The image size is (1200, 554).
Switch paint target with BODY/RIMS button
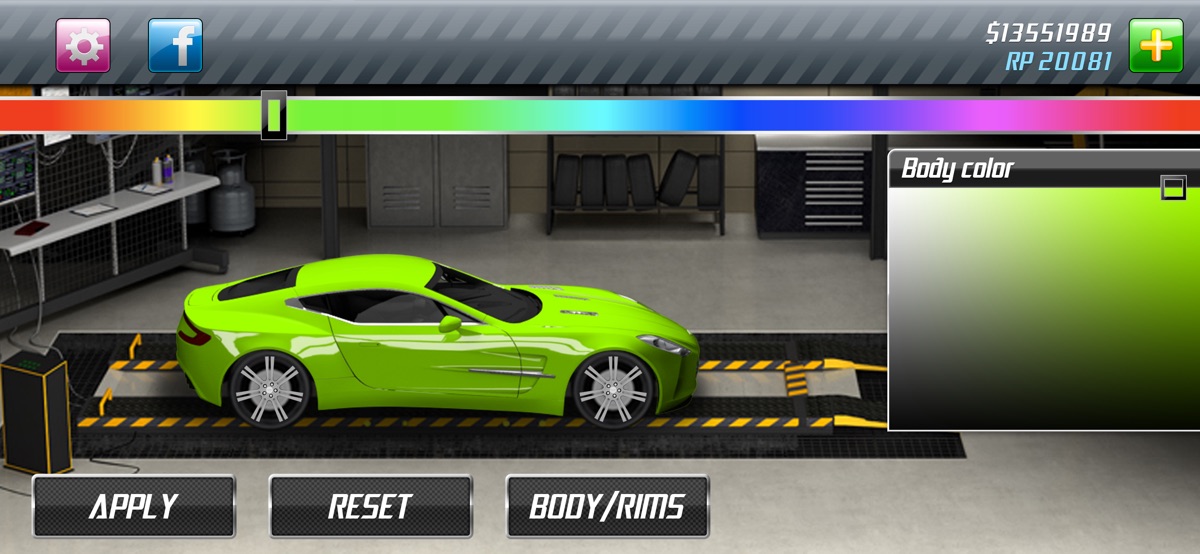[x=607, y=507]
